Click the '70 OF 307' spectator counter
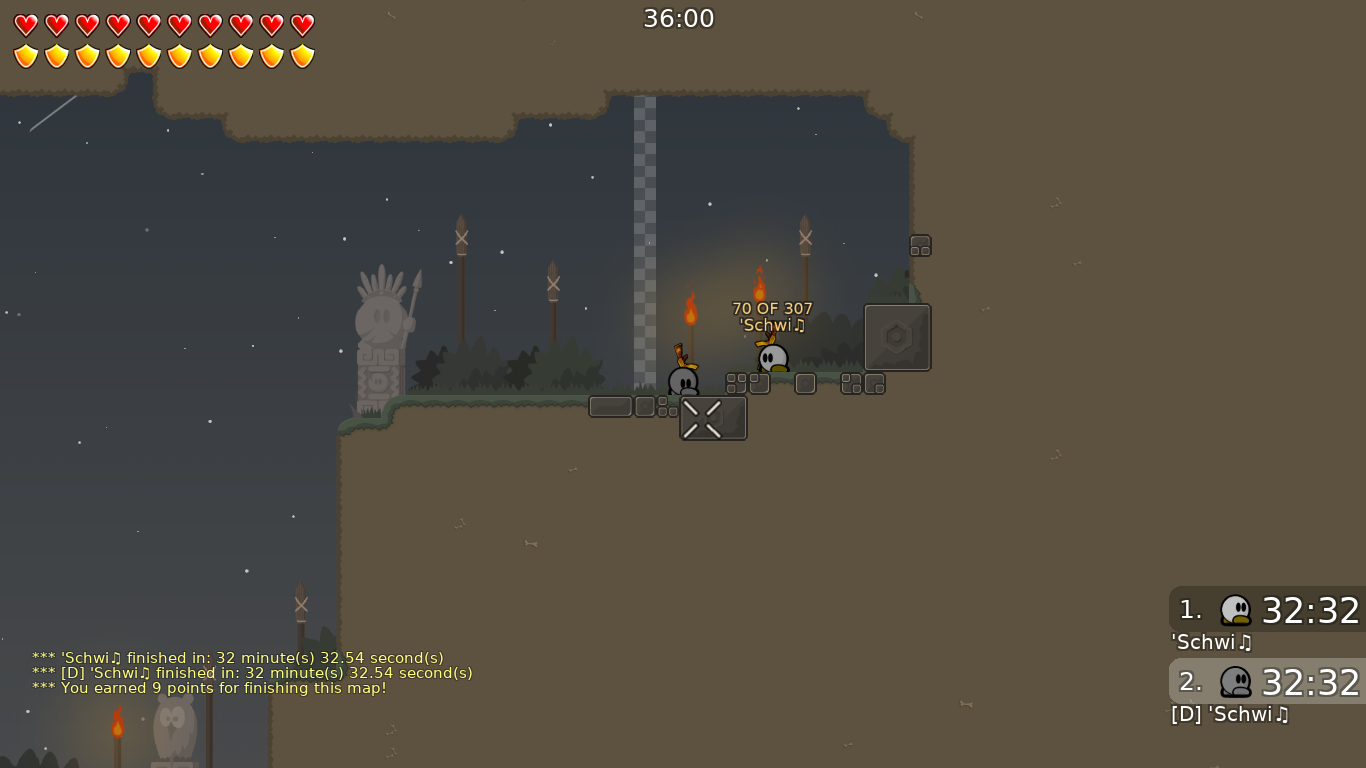The width and height of the screenshot is (1366, 768). pos(772,309)
